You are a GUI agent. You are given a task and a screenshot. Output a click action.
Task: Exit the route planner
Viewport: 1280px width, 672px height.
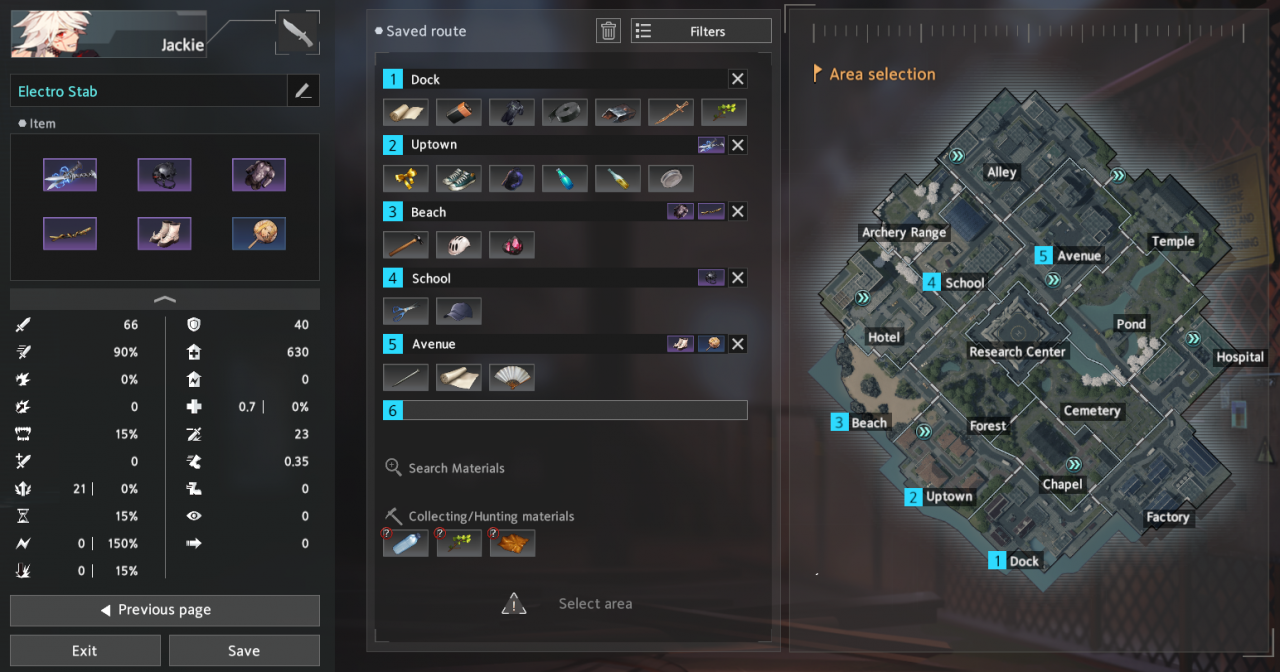point(85,650)
